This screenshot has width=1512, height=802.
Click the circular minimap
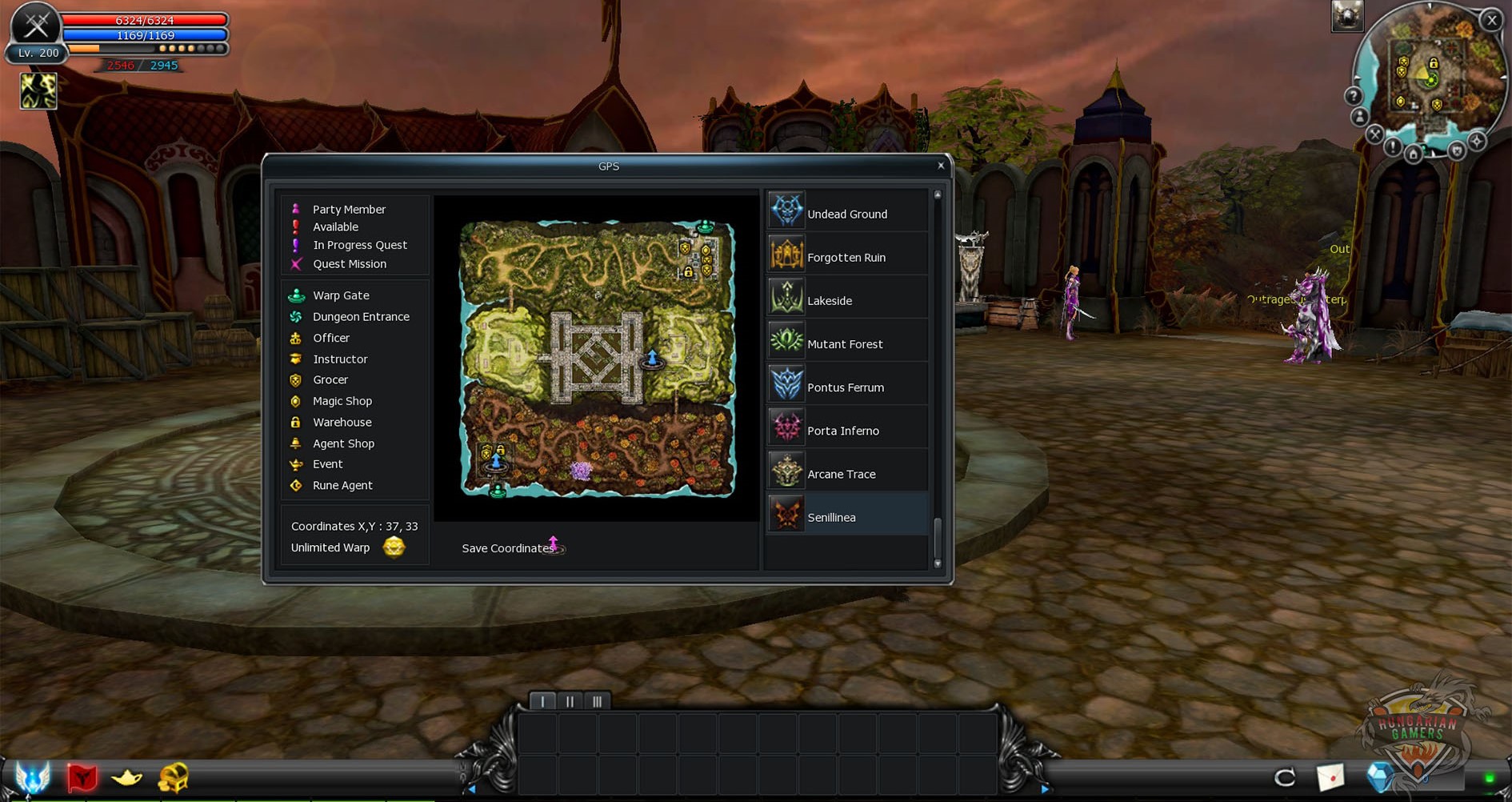coord(1429,80)
